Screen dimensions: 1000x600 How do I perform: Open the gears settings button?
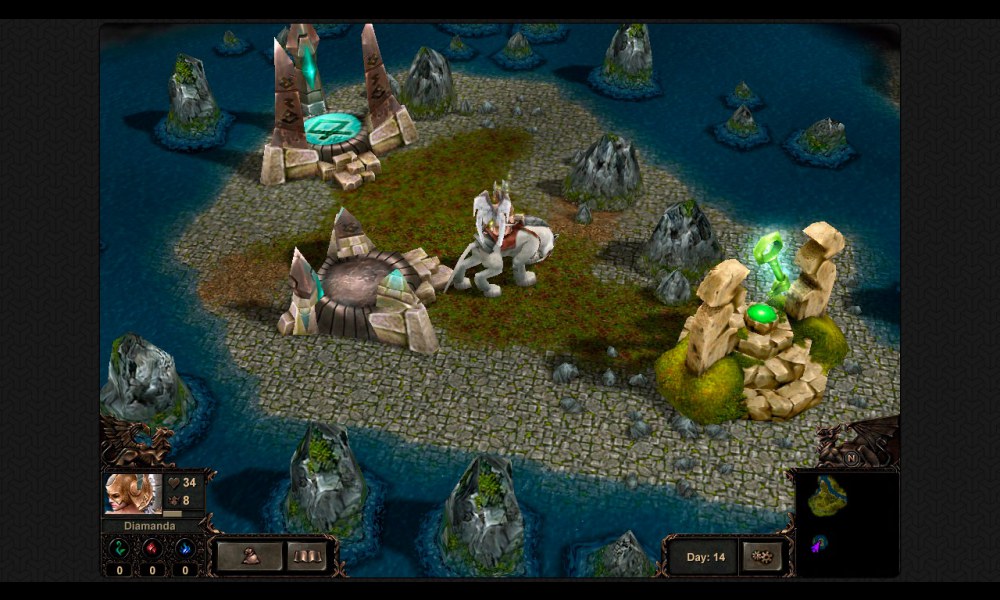762,557
